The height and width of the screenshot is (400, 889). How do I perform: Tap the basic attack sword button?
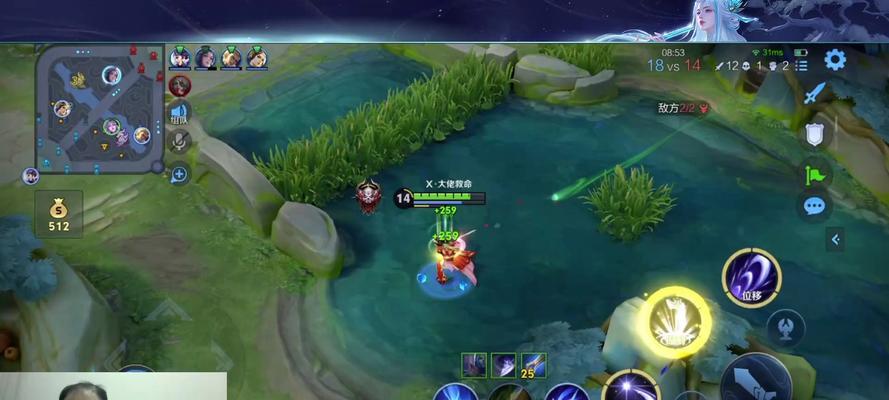(x=757, y=381)
